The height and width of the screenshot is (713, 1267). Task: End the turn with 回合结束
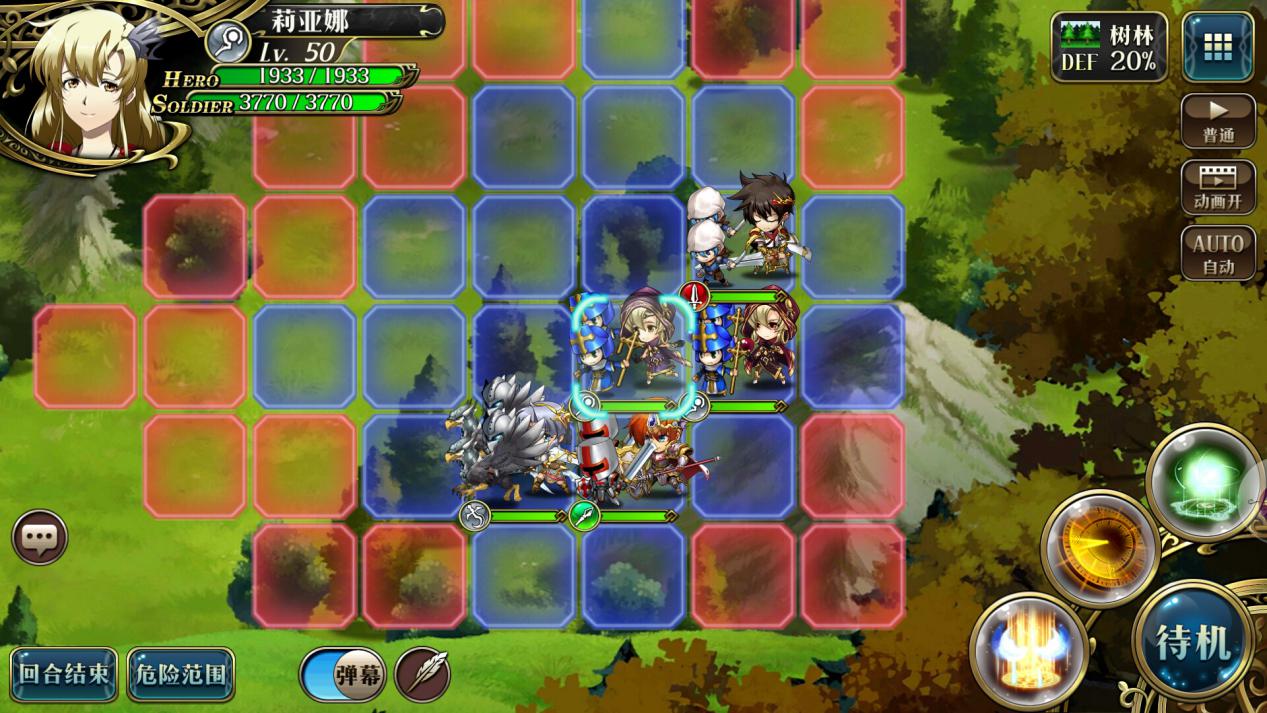pos(64,674)
